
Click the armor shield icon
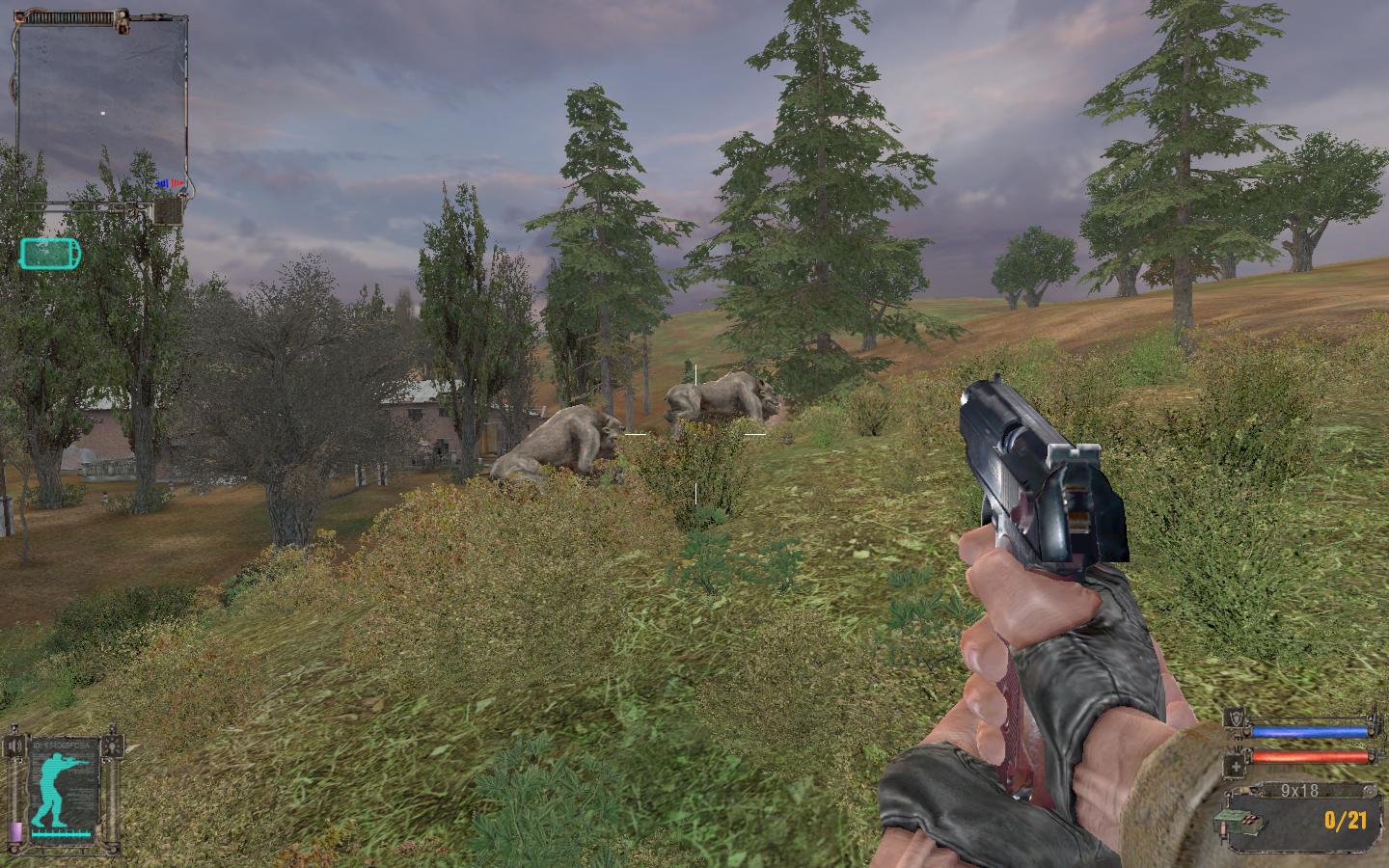pyautogui.click(x=1236, y=719)
